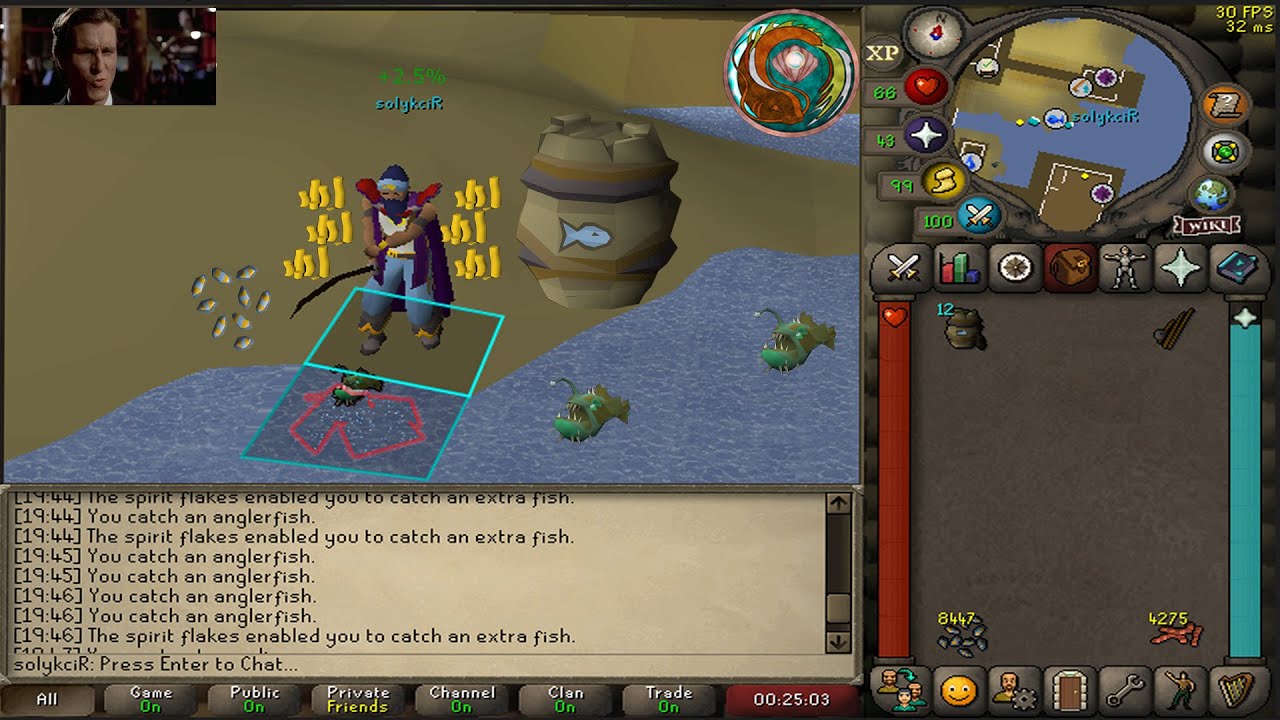This screenshot has height=720, width=1280.
Task: Switch chat filter to All
Action: [47, 699]
